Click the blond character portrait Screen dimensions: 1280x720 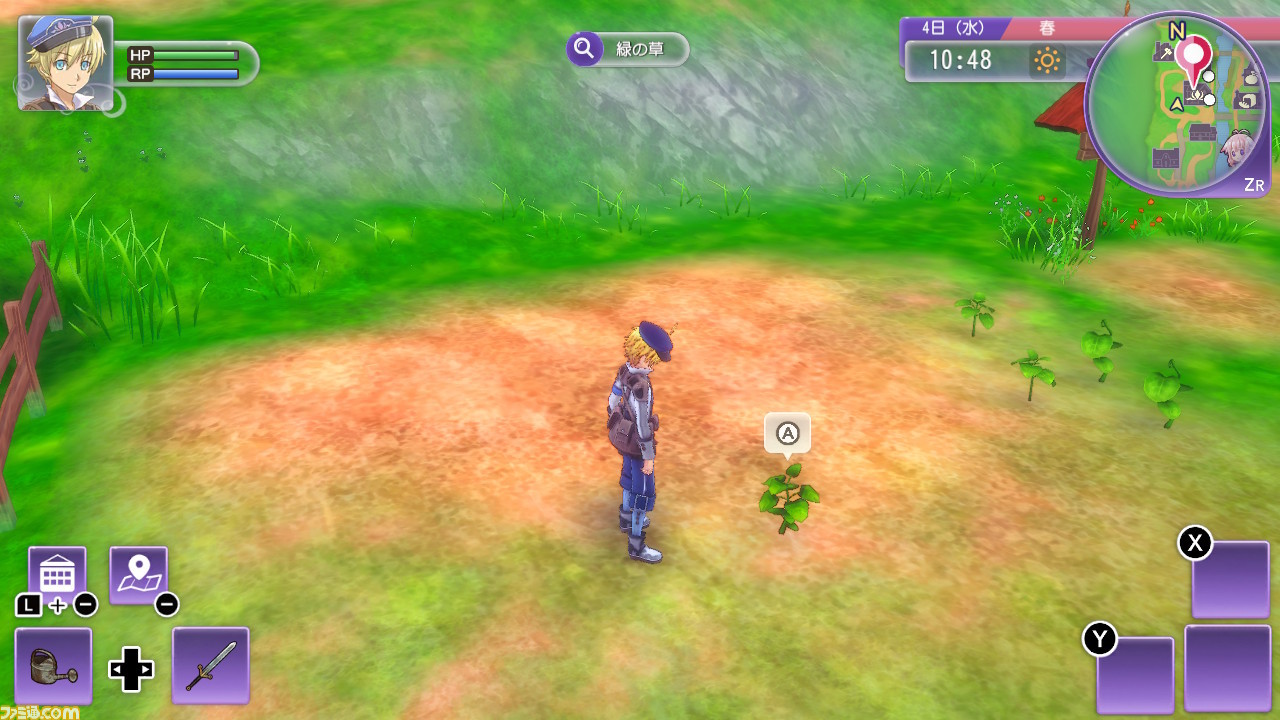click(x=65, y=62)
